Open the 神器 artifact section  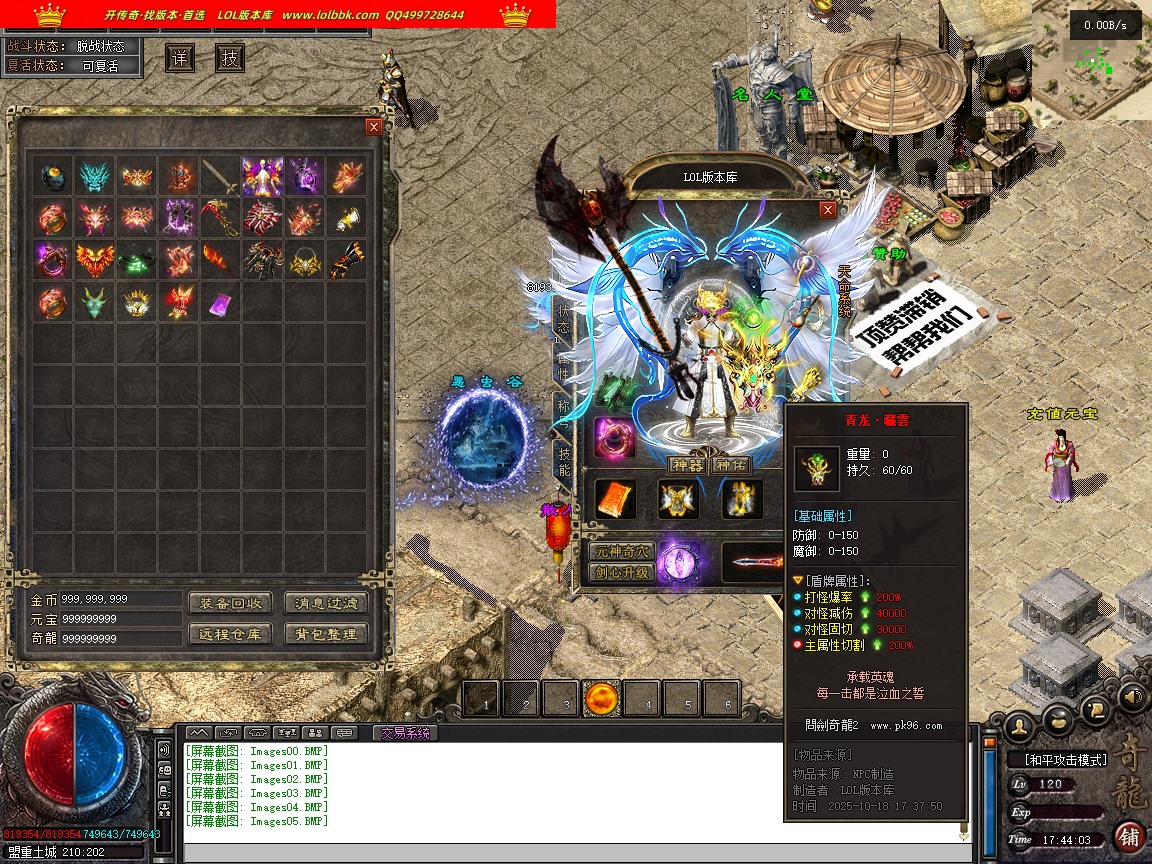[x=687, y=465]
